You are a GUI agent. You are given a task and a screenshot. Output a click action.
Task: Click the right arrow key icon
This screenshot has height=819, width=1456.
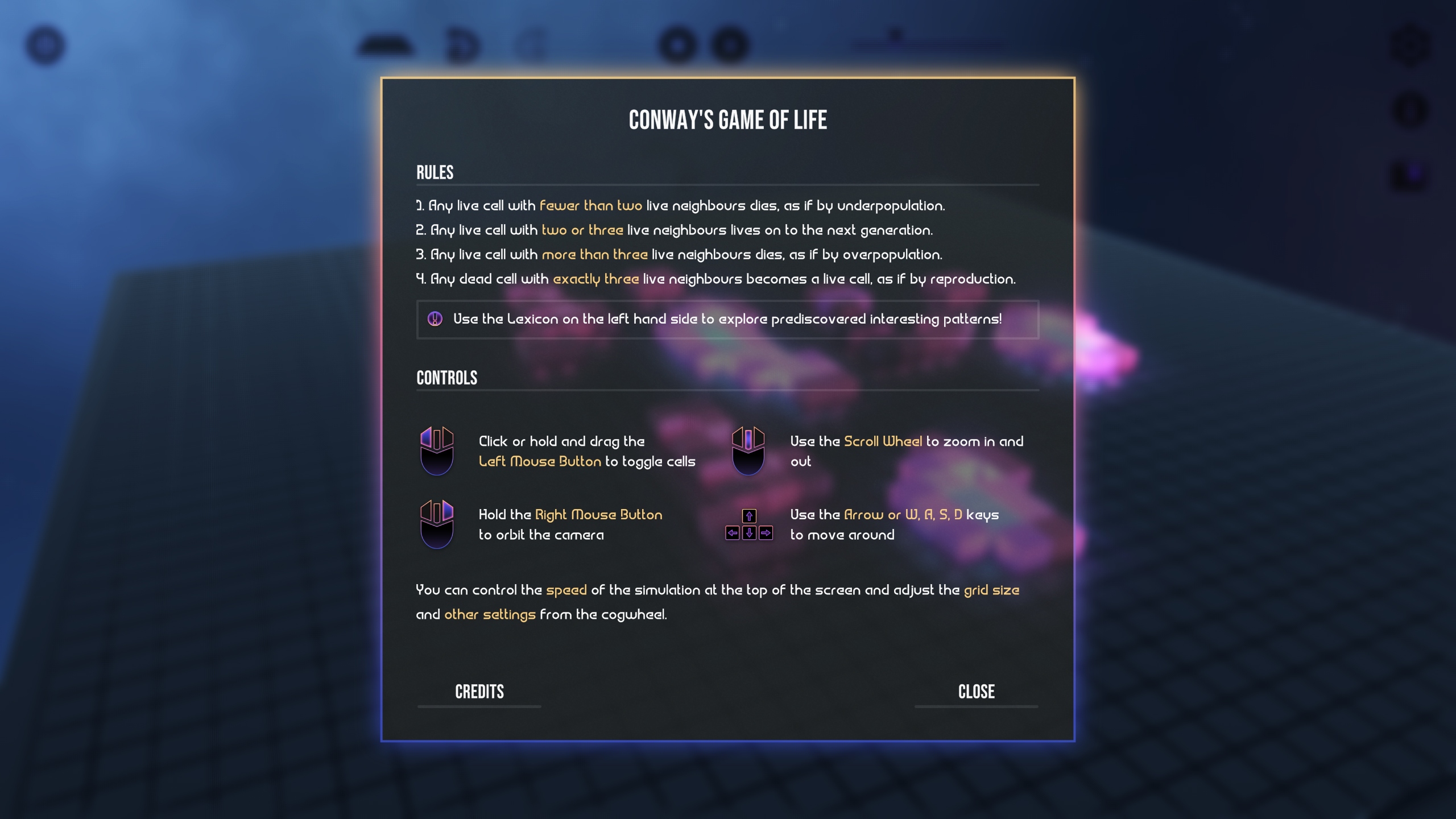point(766,533)
